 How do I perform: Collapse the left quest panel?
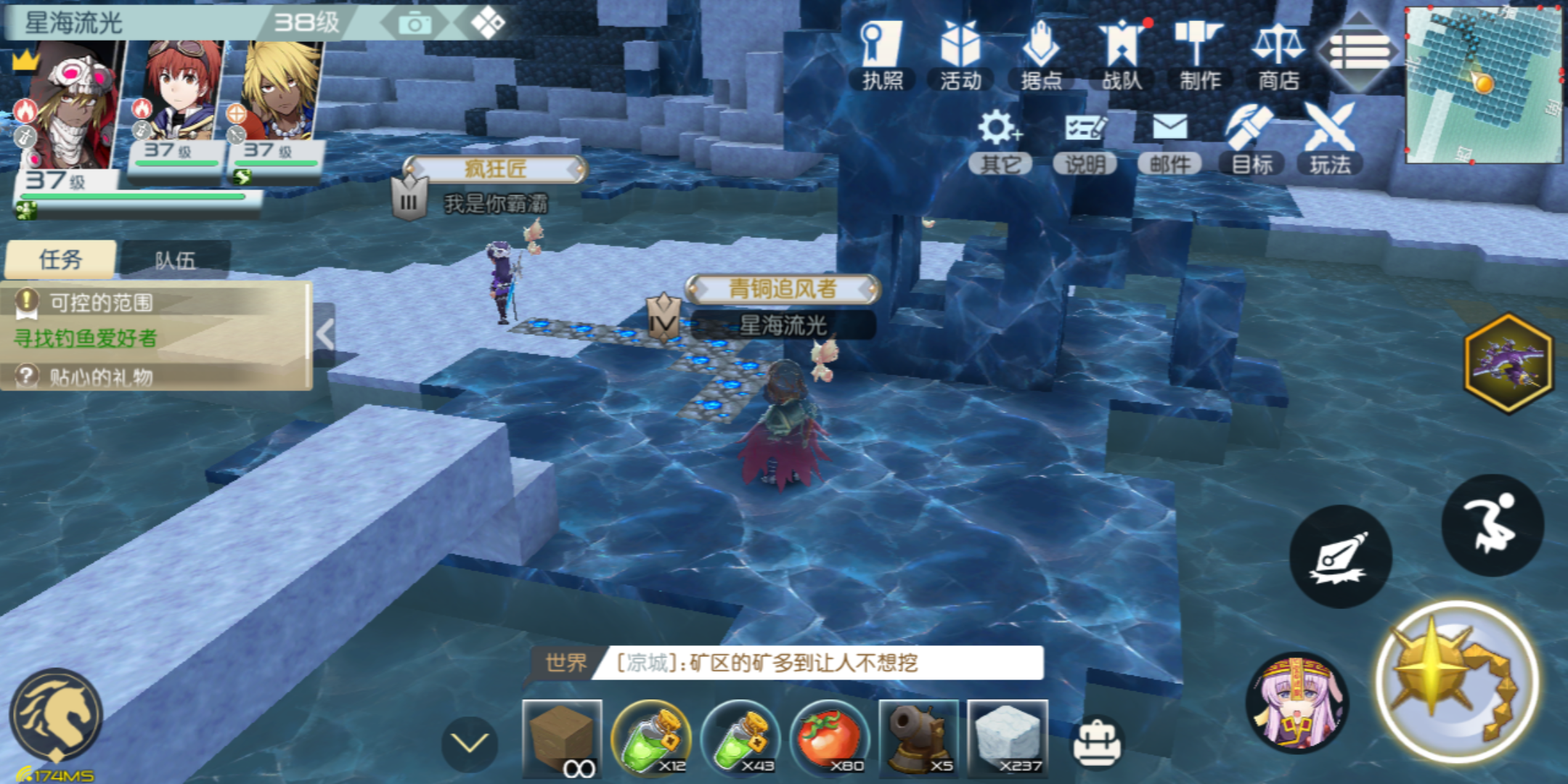(x=325, y=334)
